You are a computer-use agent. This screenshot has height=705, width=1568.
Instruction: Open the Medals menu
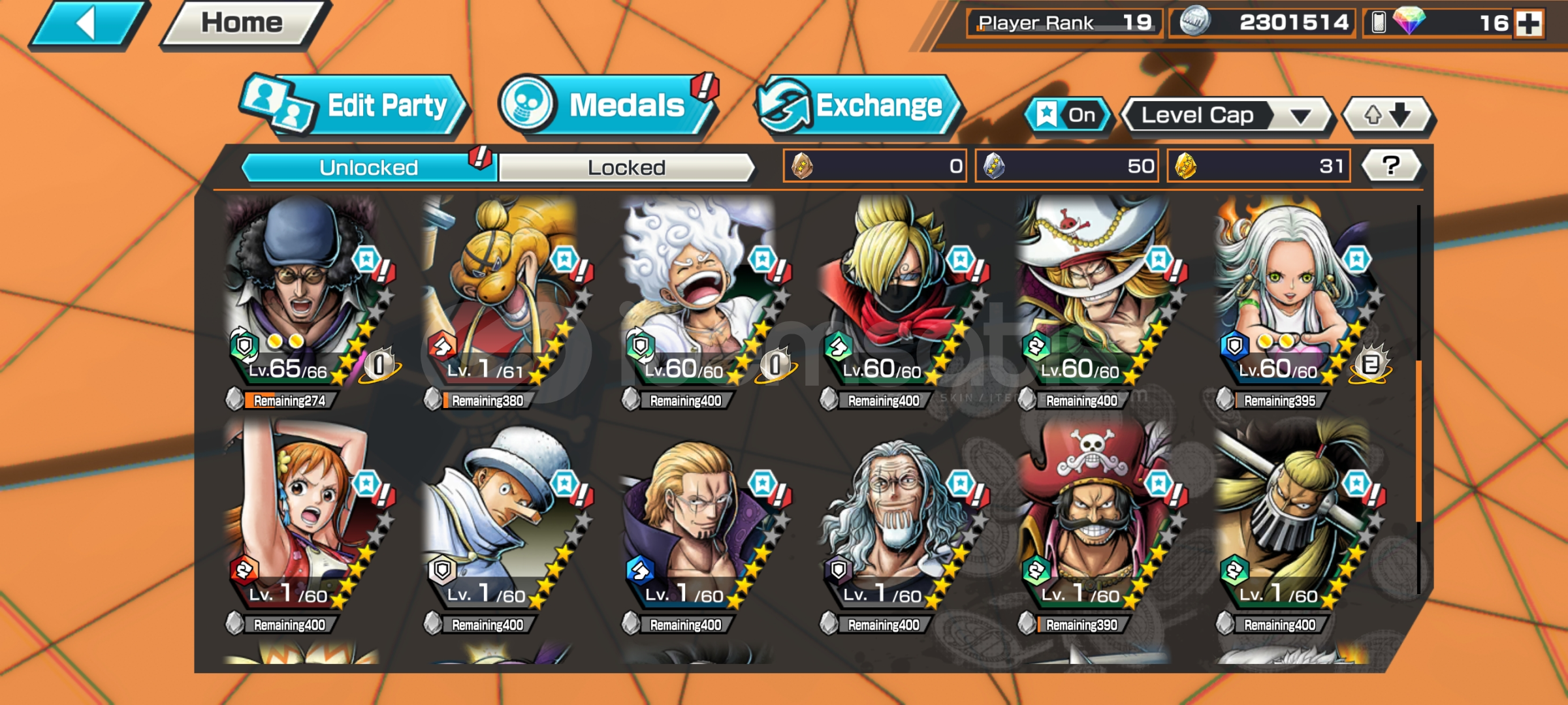pos(609,106)
